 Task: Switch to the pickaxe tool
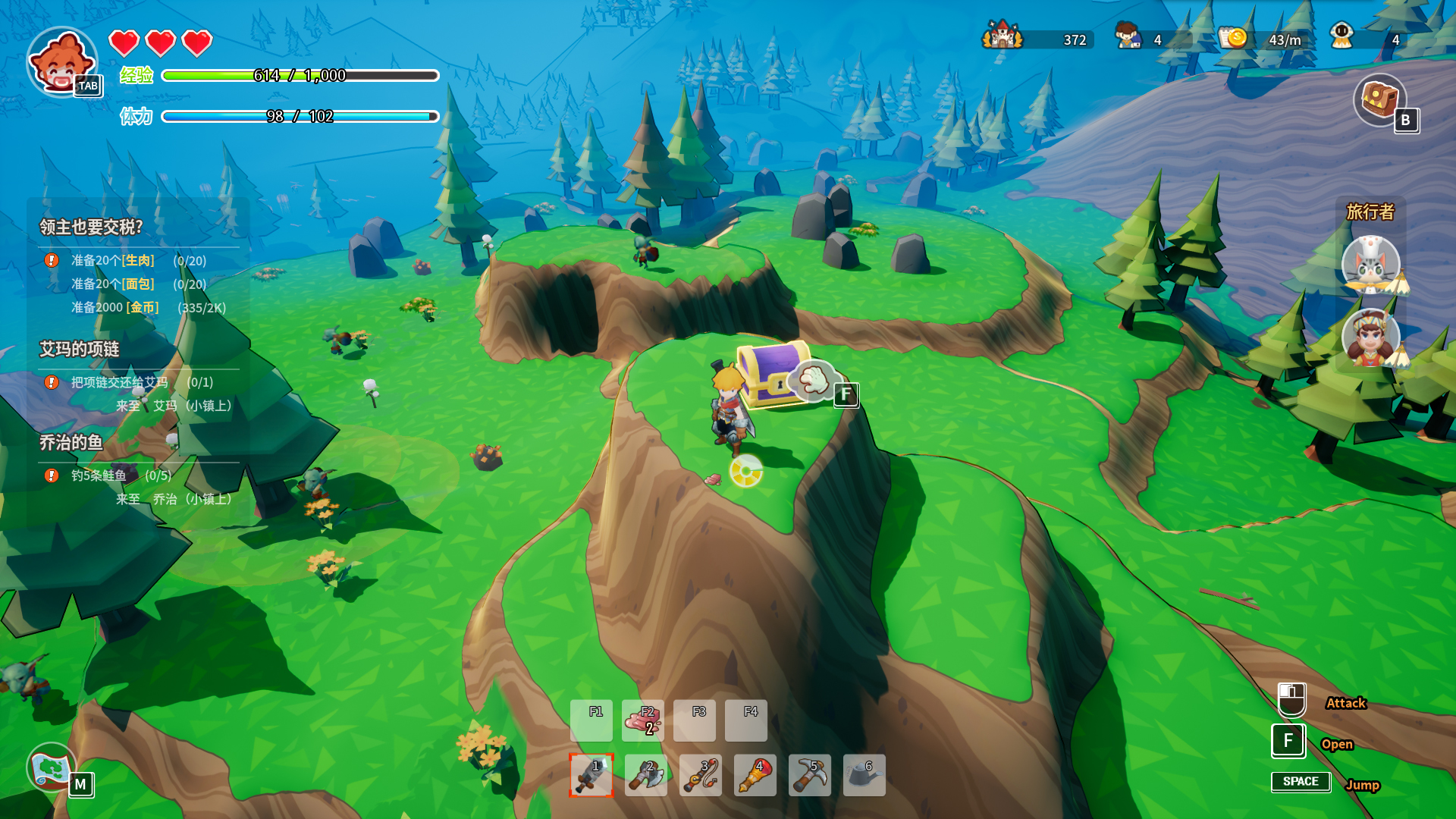[810, 775]
